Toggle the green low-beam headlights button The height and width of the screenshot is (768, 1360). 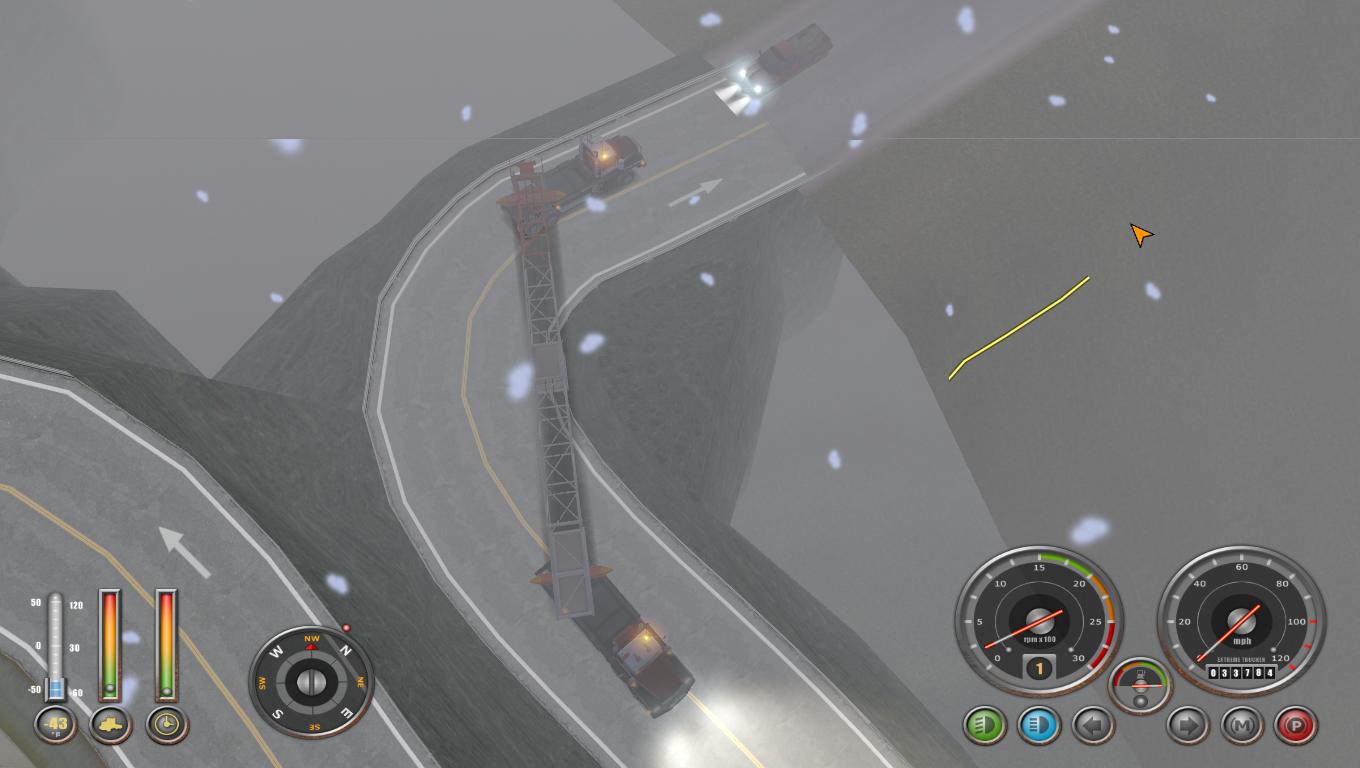[x=985, y=724]
